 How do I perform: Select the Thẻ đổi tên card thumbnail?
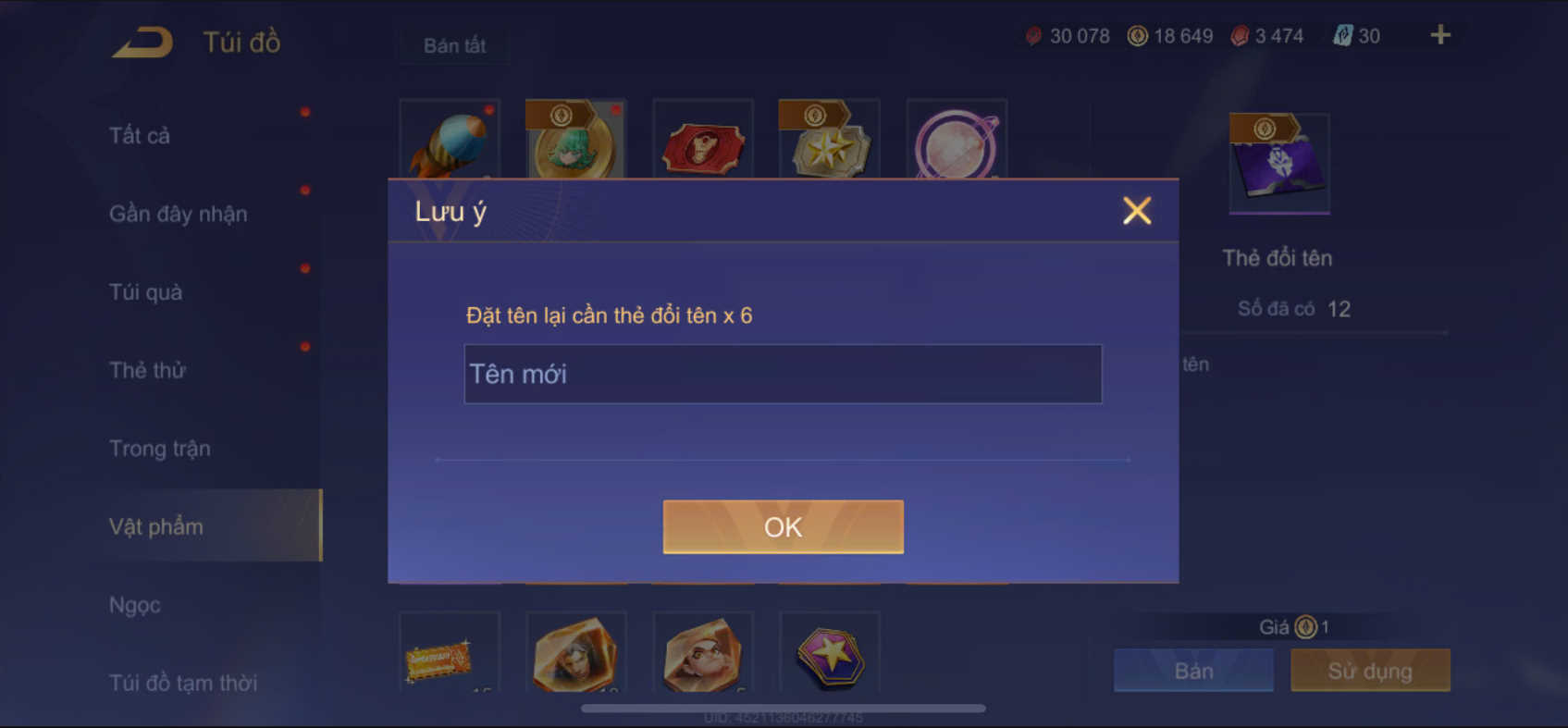click(x=1278, y=163)
